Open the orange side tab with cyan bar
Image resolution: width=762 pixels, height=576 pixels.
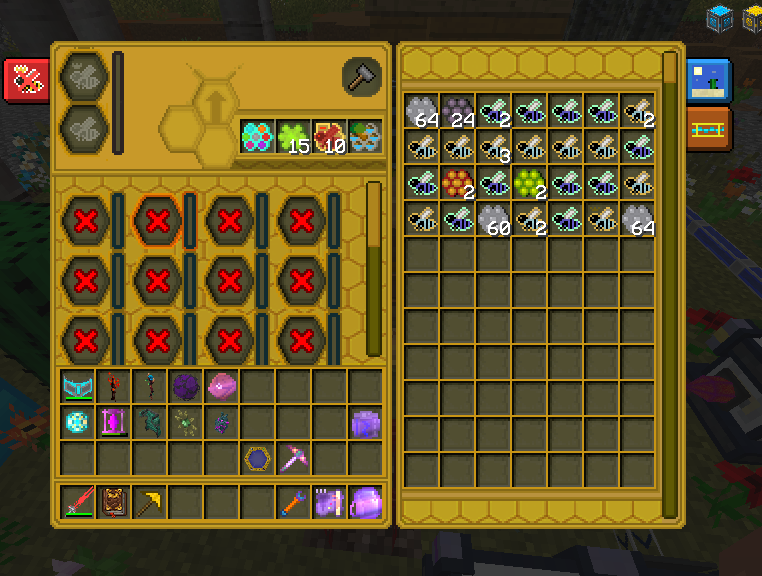pos(709,128)
